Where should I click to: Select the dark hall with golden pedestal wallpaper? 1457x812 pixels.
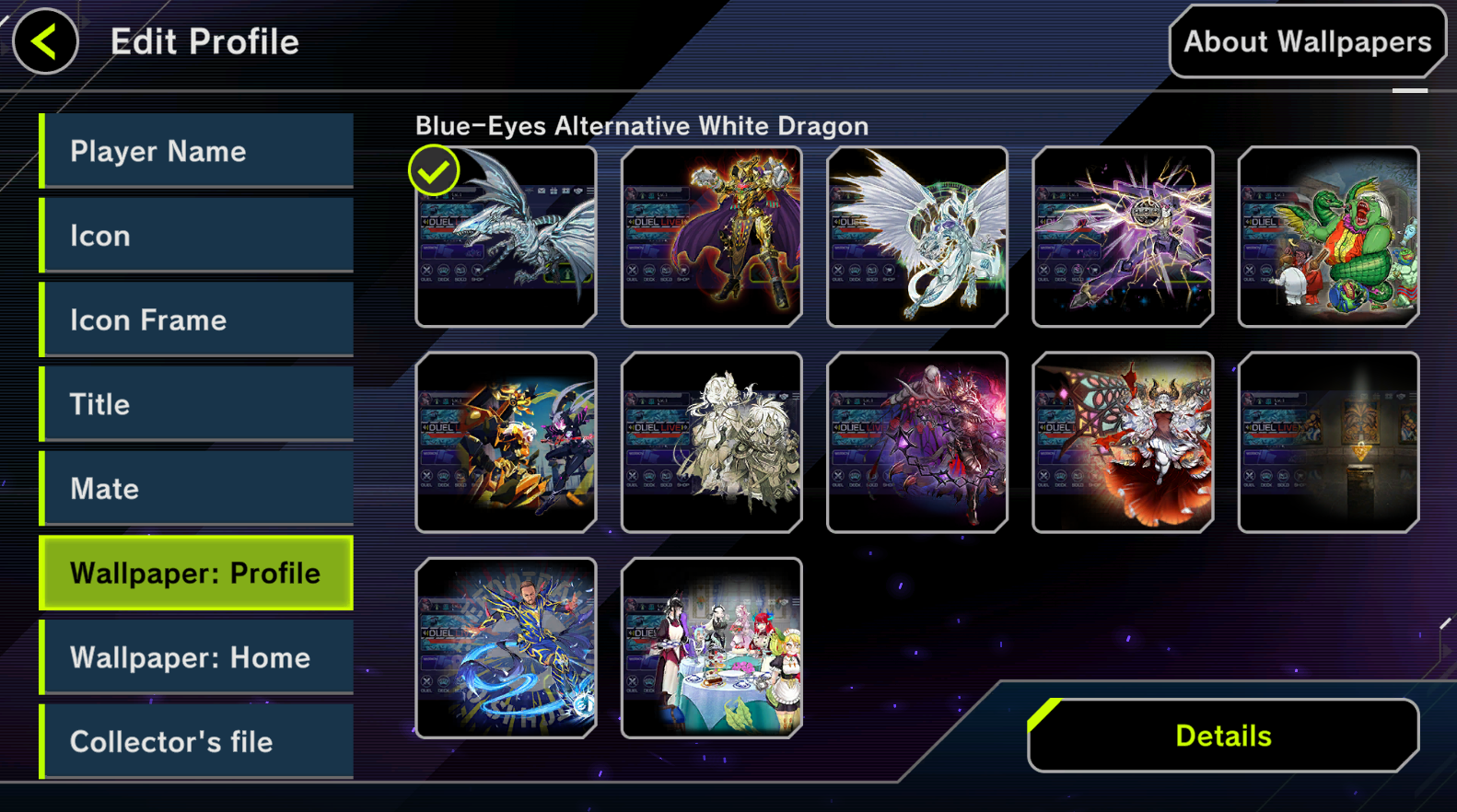[x=1328, y=442]
